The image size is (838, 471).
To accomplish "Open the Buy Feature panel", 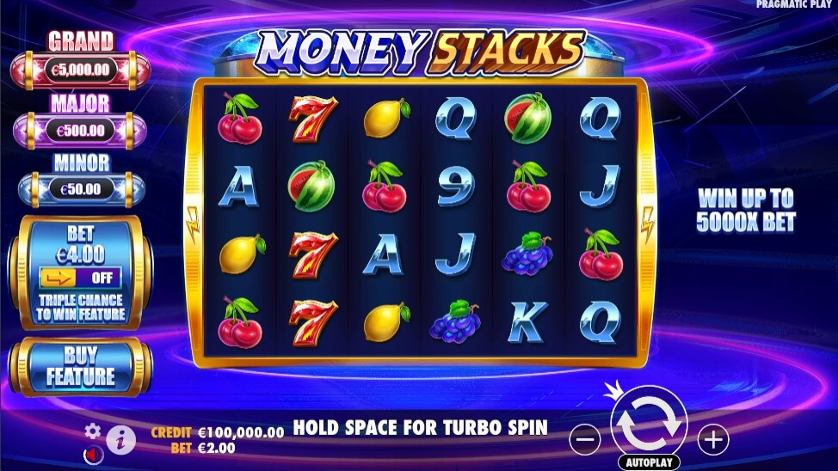I will [80, 366].
